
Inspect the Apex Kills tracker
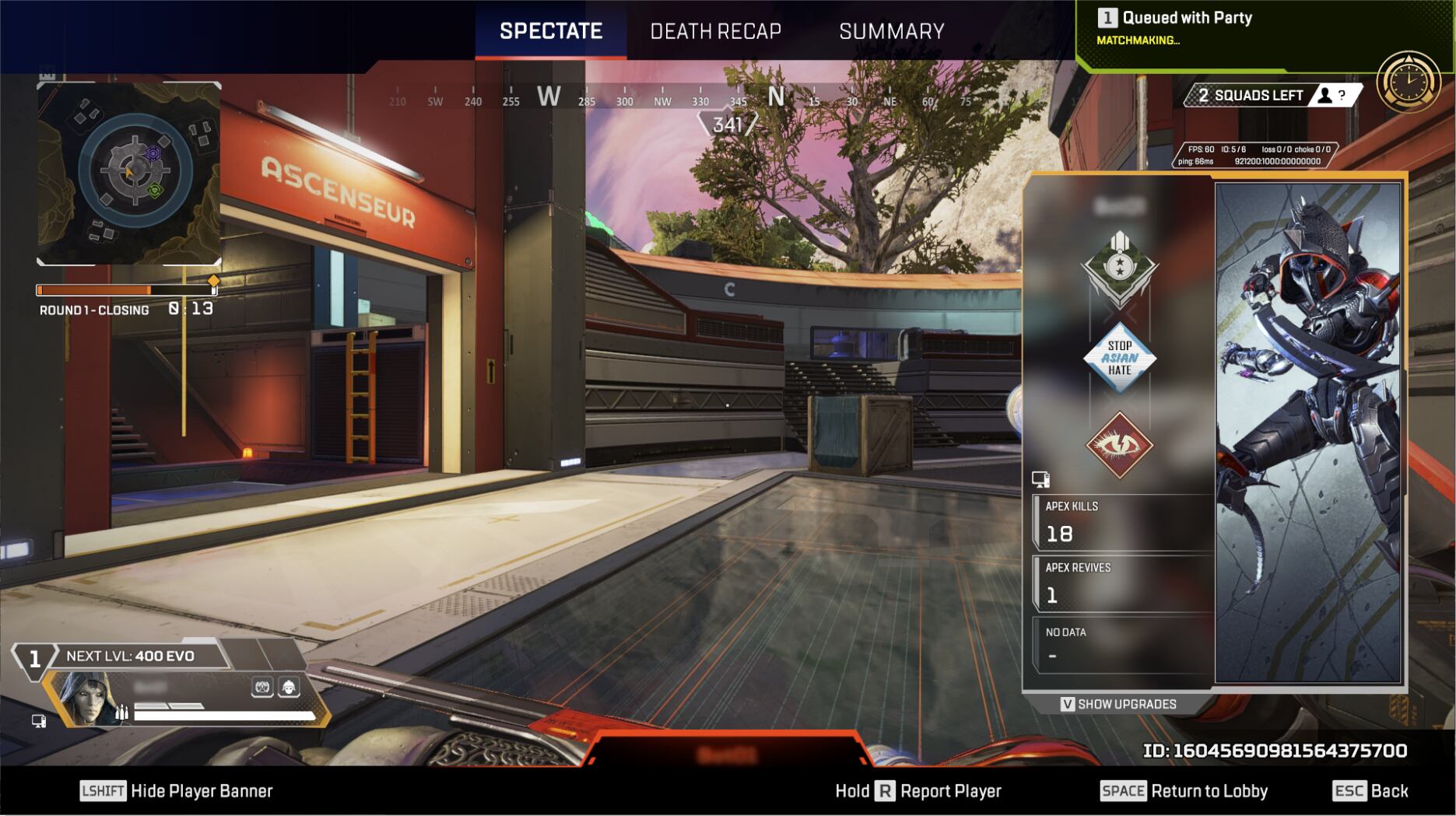pyautogui.click(x=1122, y=523)
